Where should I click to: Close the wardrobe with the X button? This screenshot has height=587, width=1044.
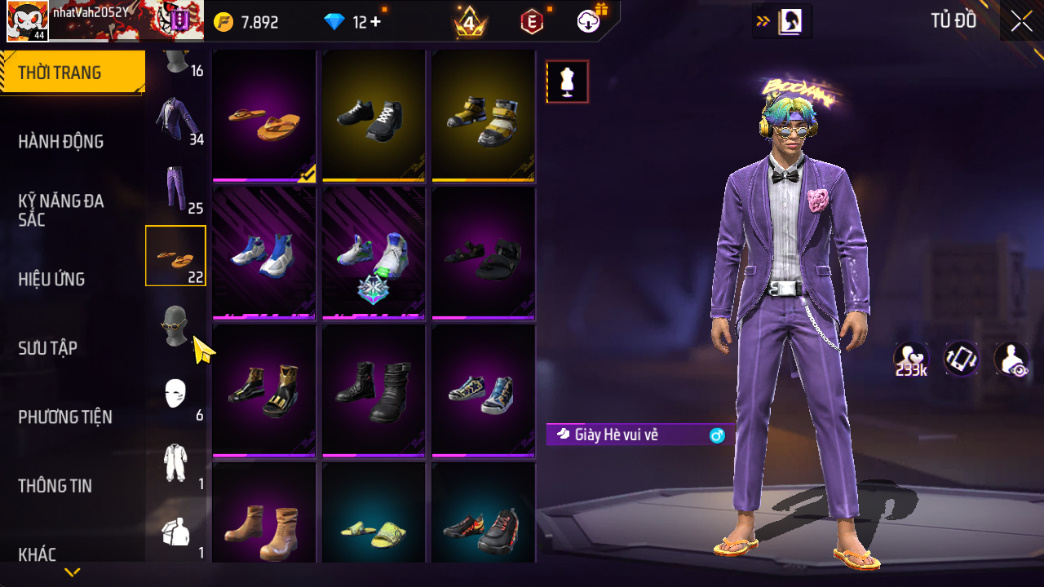[1021, 22]
